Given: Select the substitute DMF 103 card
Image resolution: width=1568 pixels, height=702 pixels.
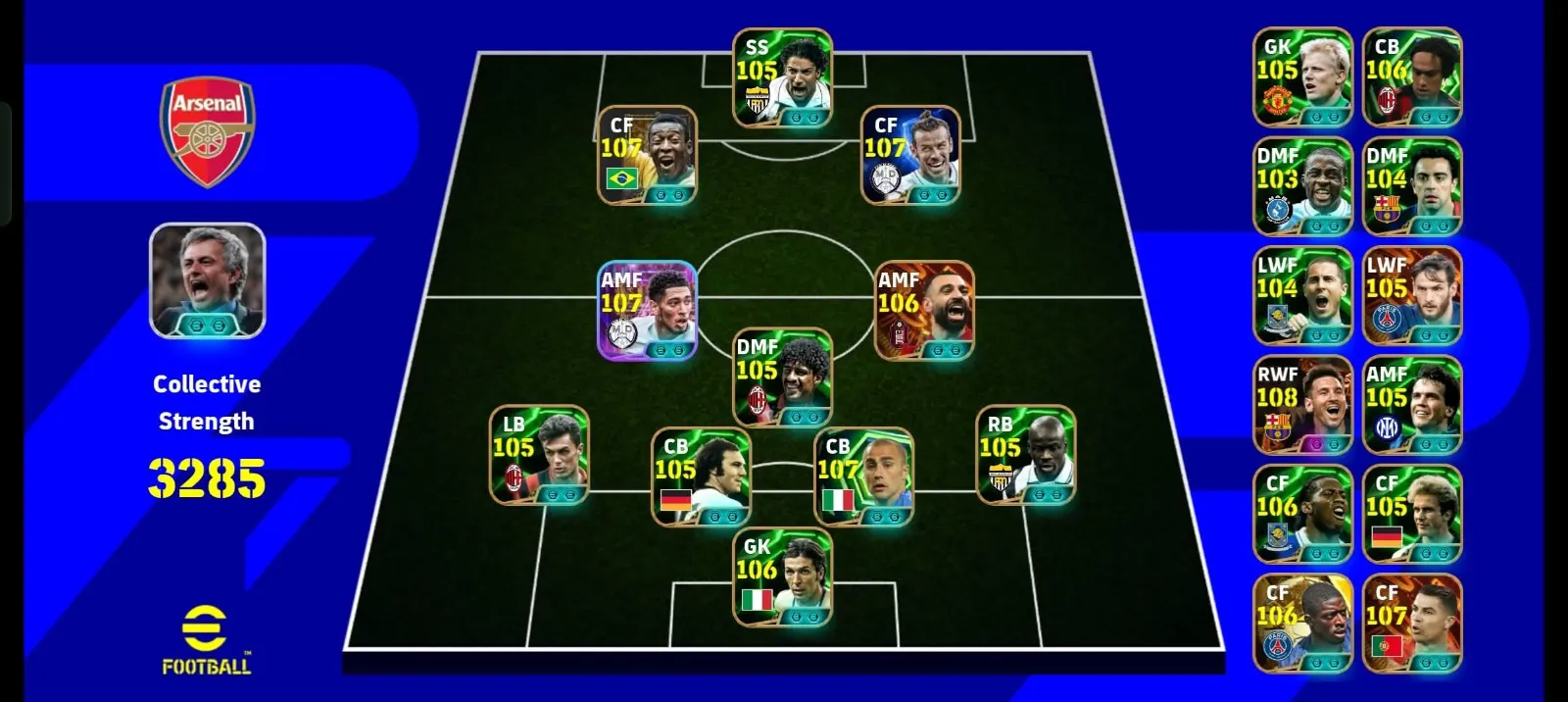Looking at the screenshot, I should point(1302,186).
